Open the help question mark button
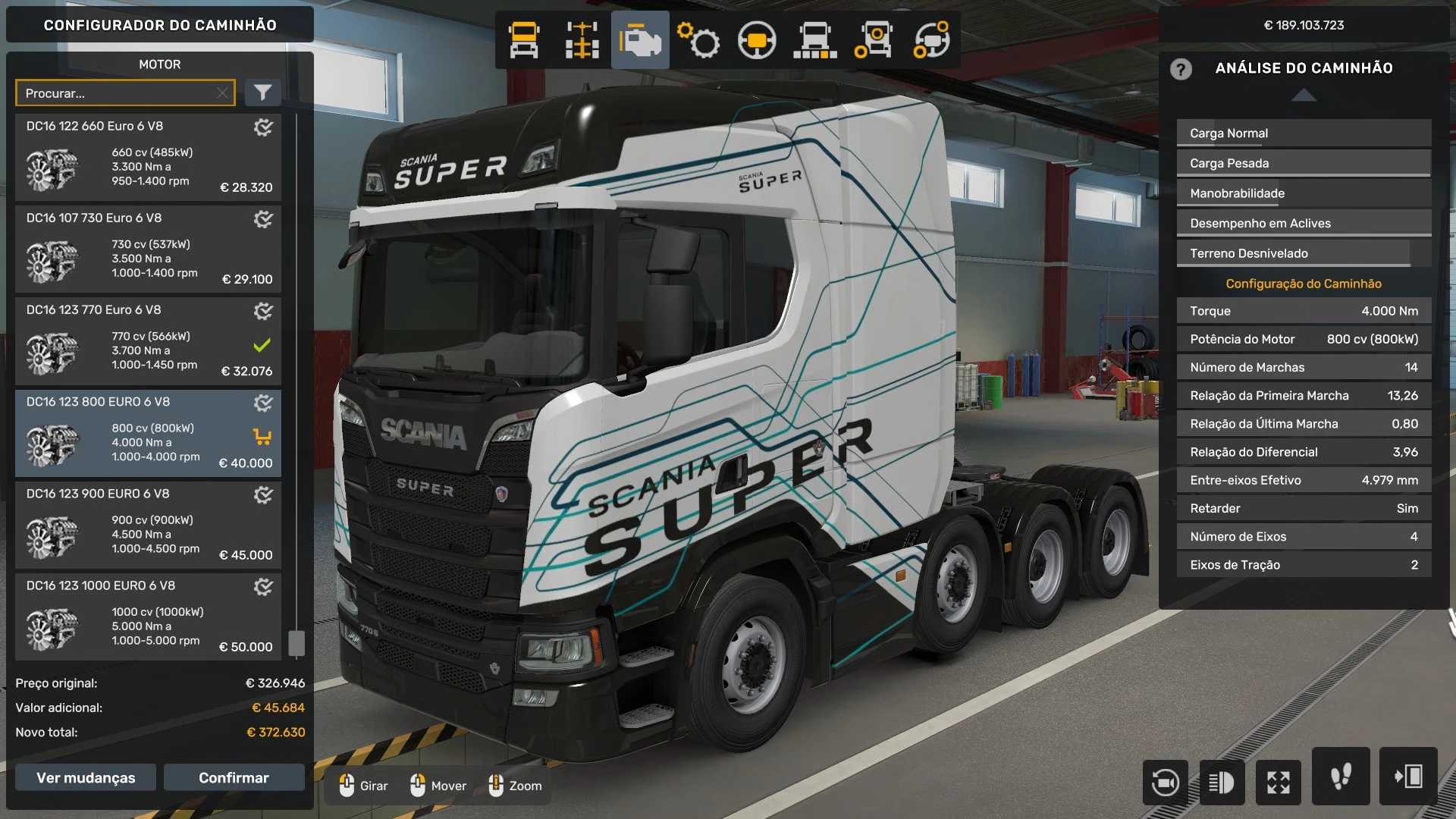 point(1181,69)
